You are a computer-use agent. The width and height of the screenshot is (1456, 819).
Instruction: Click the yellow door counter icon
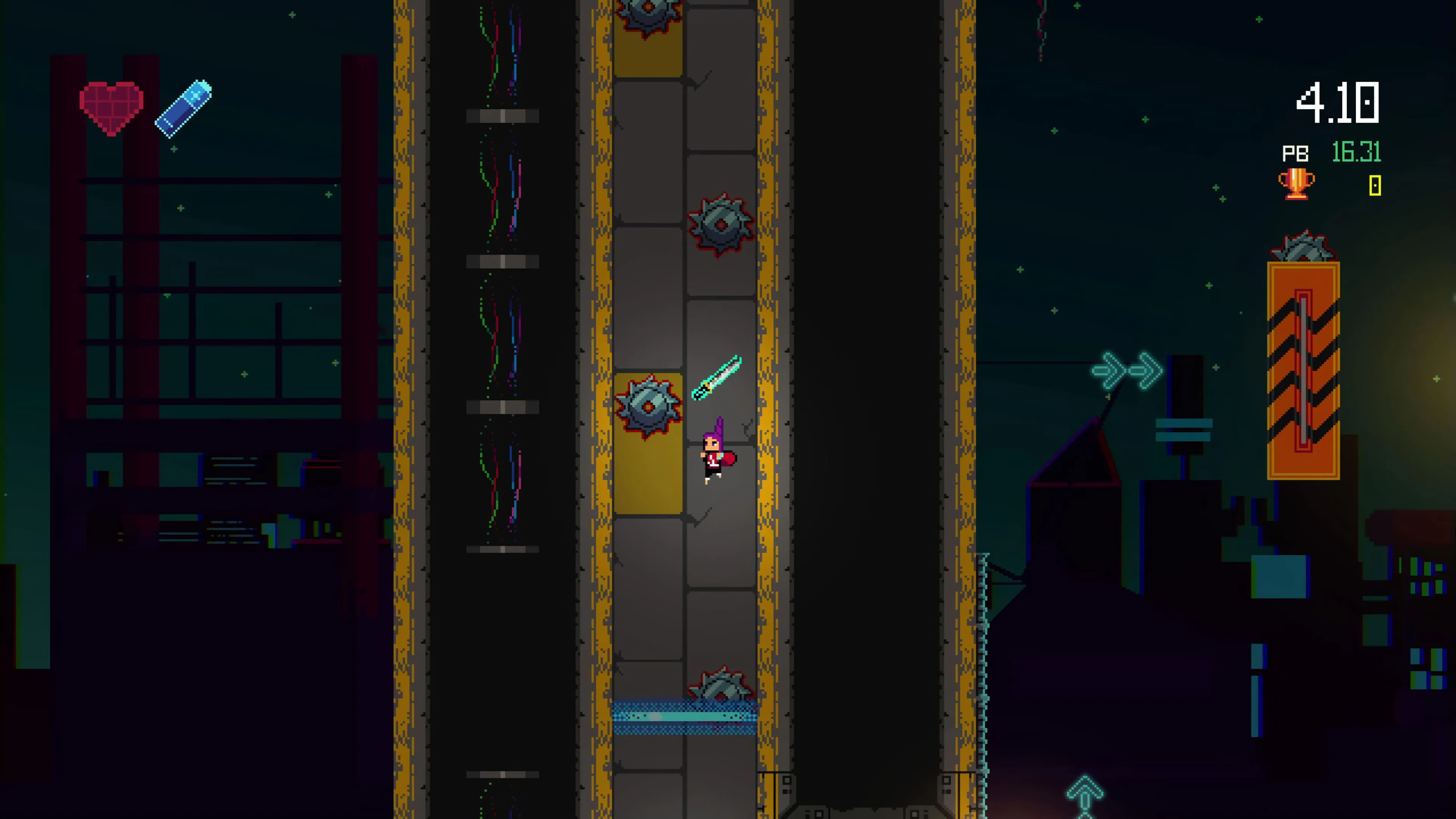coord(1375,185)
